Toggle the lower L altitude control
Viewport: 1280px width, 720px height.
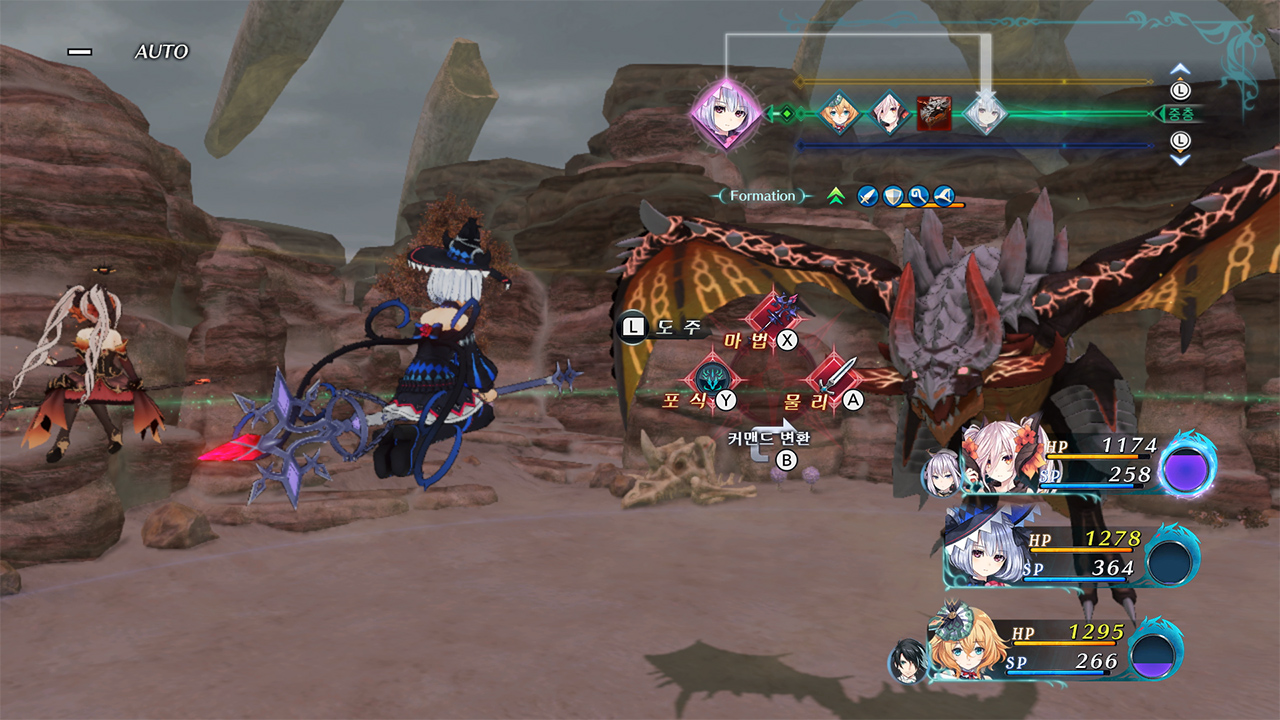tap(1179, 141)
